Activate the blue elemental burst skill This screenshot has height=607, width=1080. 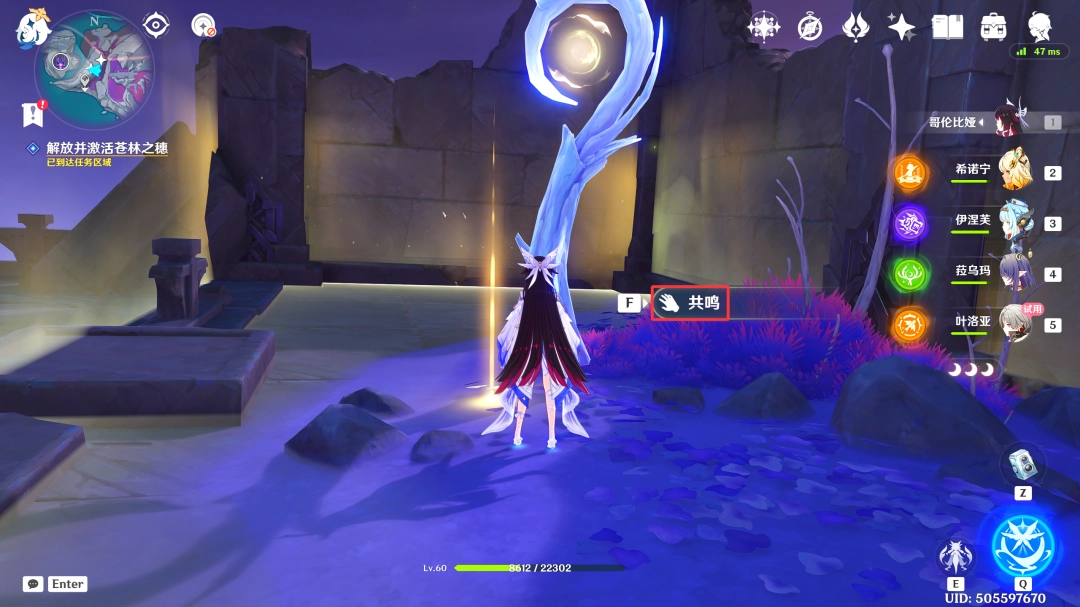coord(1022,545)
